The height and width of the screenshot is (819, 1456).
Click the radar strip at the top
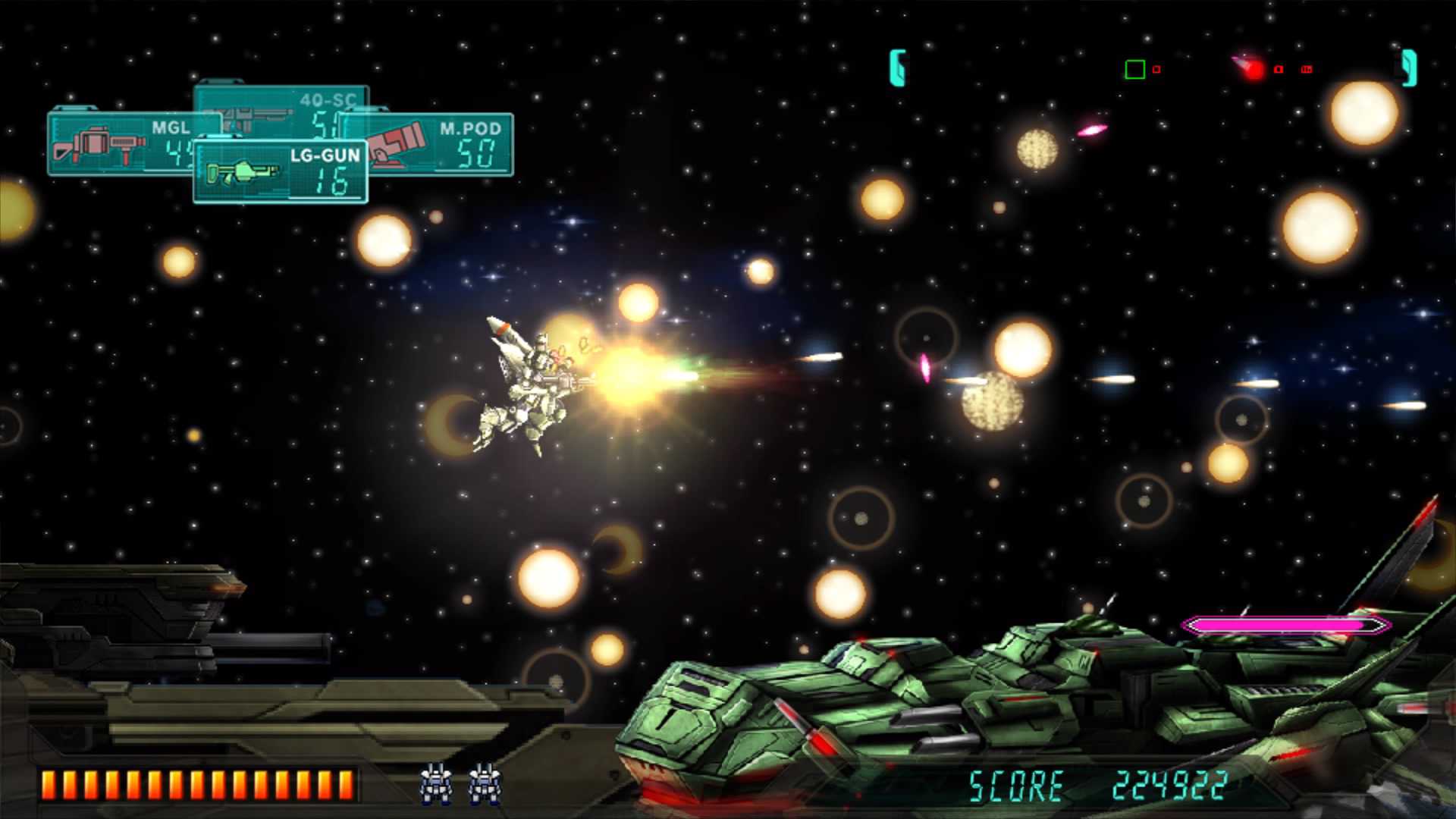1153,69
